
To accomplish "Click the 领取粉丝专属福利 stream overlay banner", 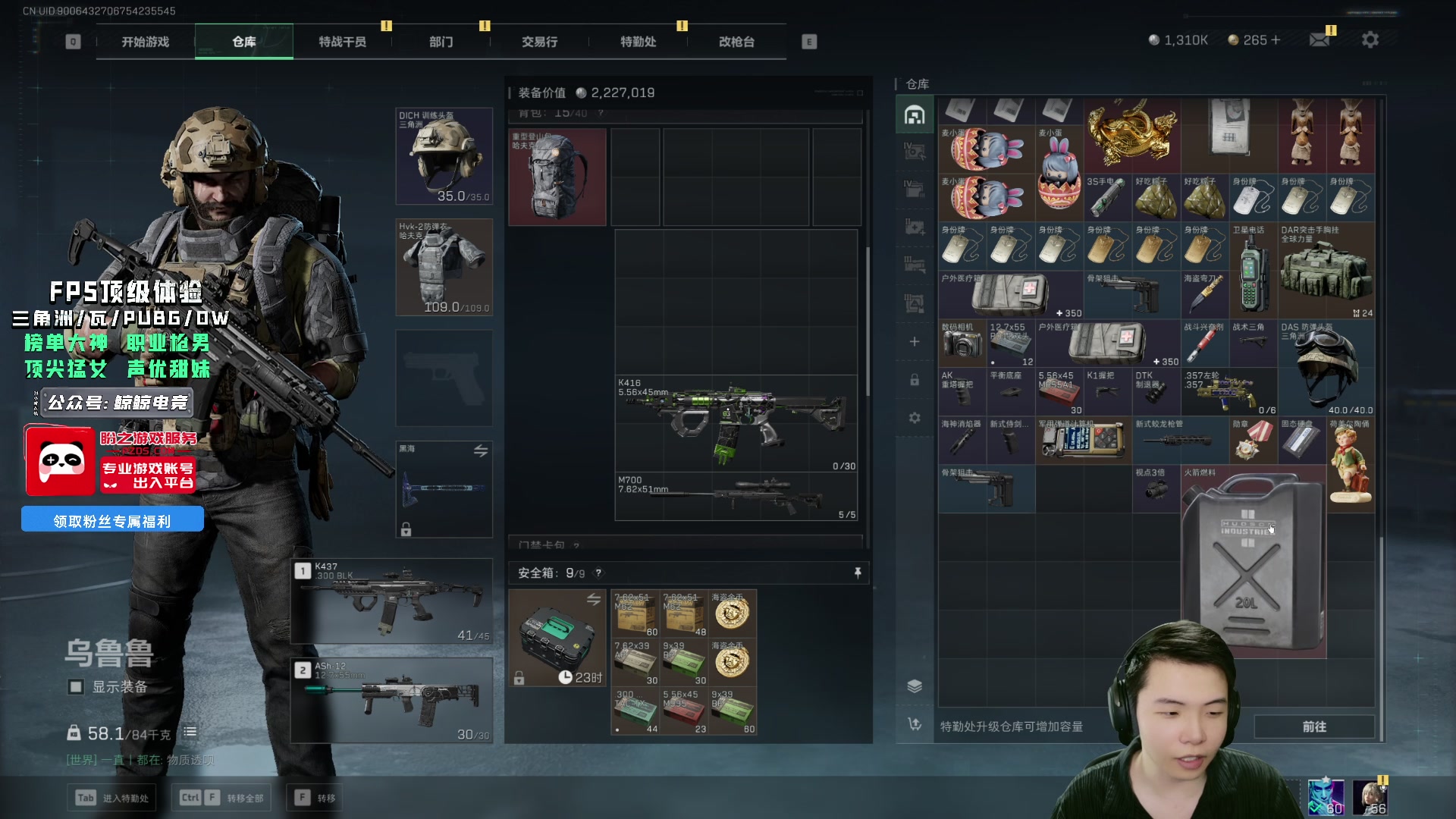I will pos(112,520).
